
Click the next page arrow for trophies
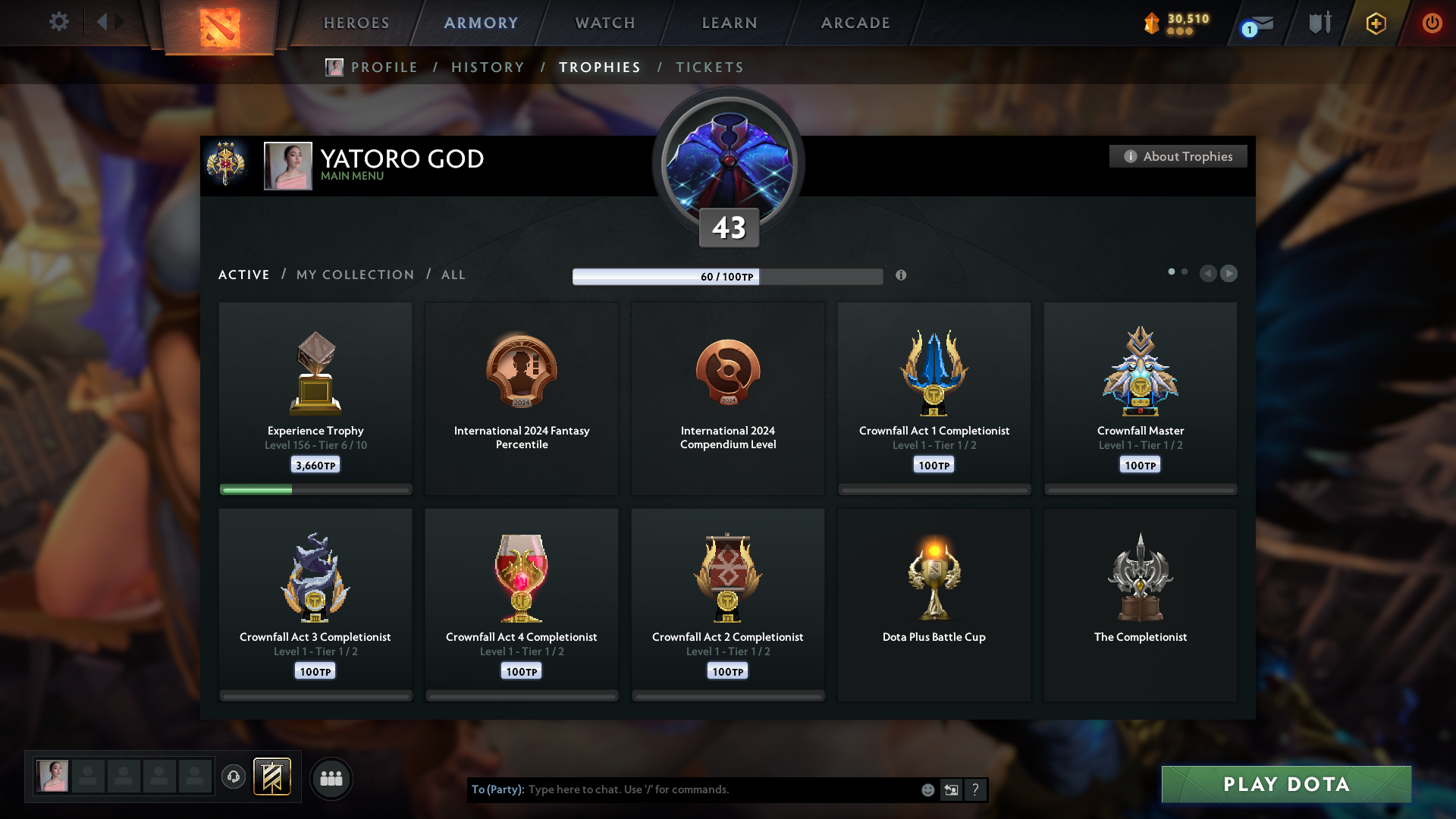point(1229,274)
